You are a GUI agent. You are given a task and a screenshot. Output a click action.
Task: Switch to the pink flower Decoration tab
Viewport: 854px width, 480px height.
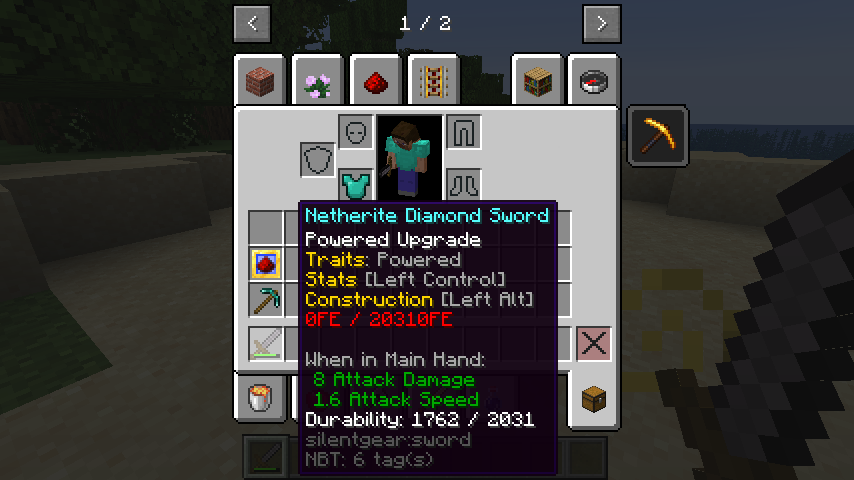pyautogui.click(x=319, y=82)
